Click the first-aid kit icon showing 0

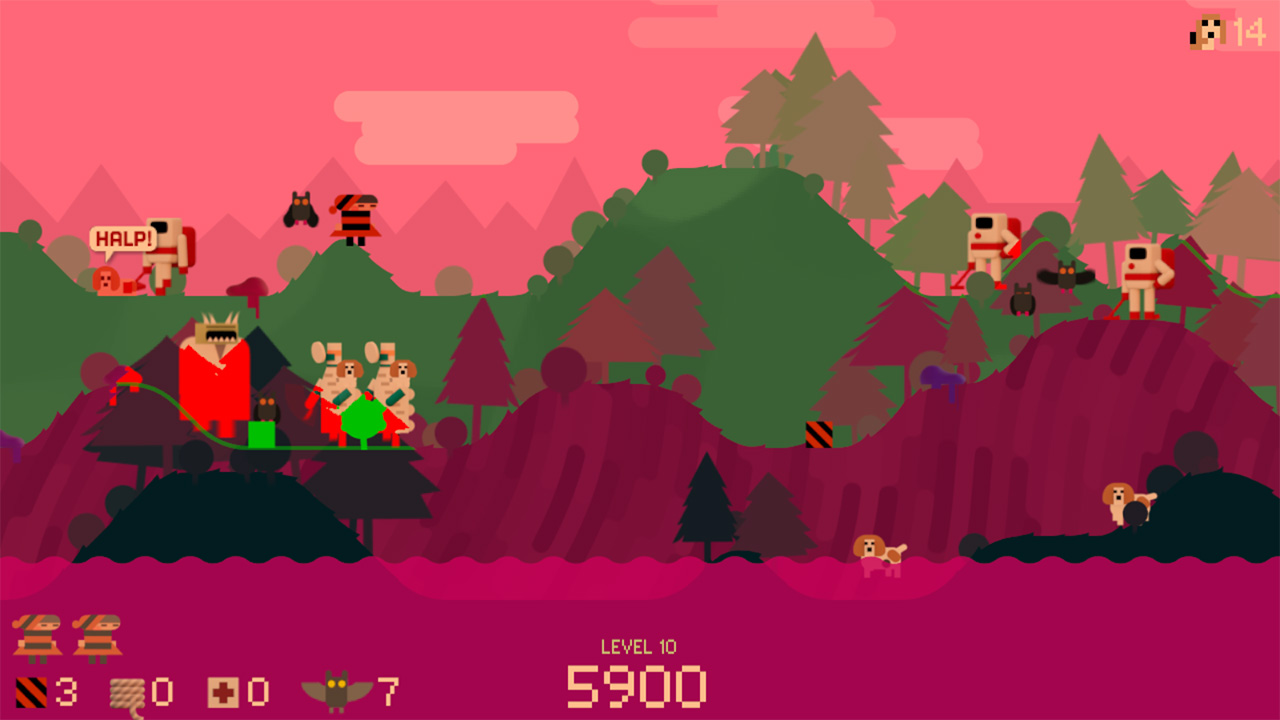point(224,690)
